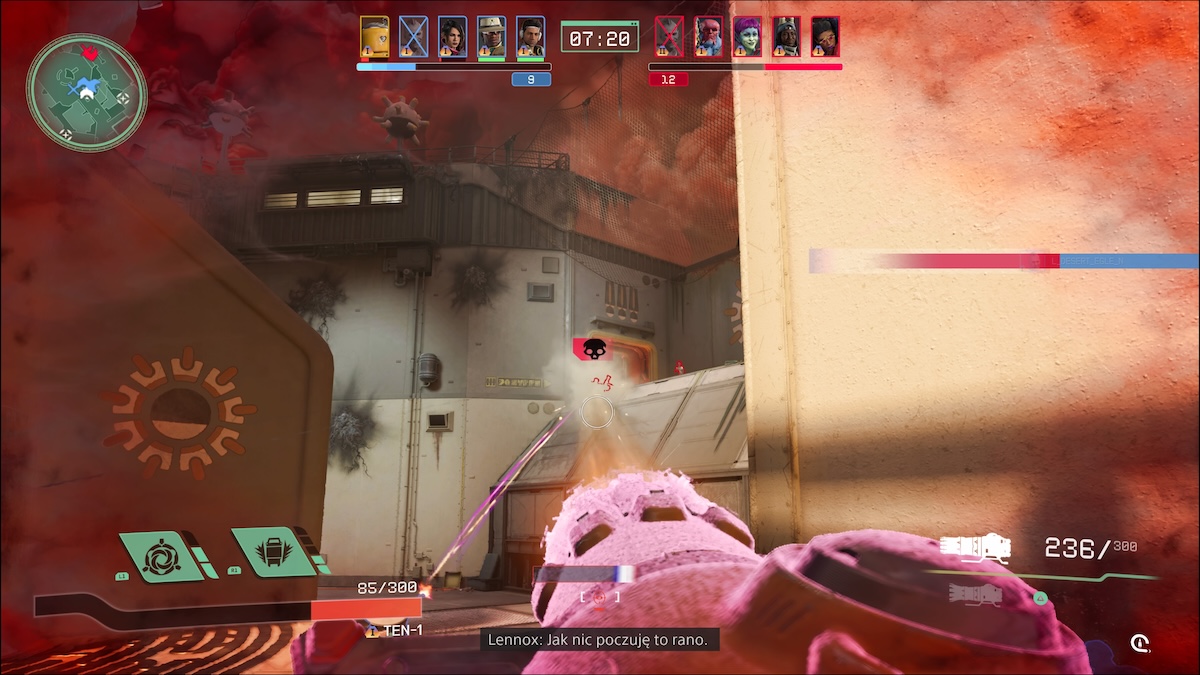The image size is (1200, 675).
Task: Select the teammate wearing a brimmed hat
Action: [491, 37]
